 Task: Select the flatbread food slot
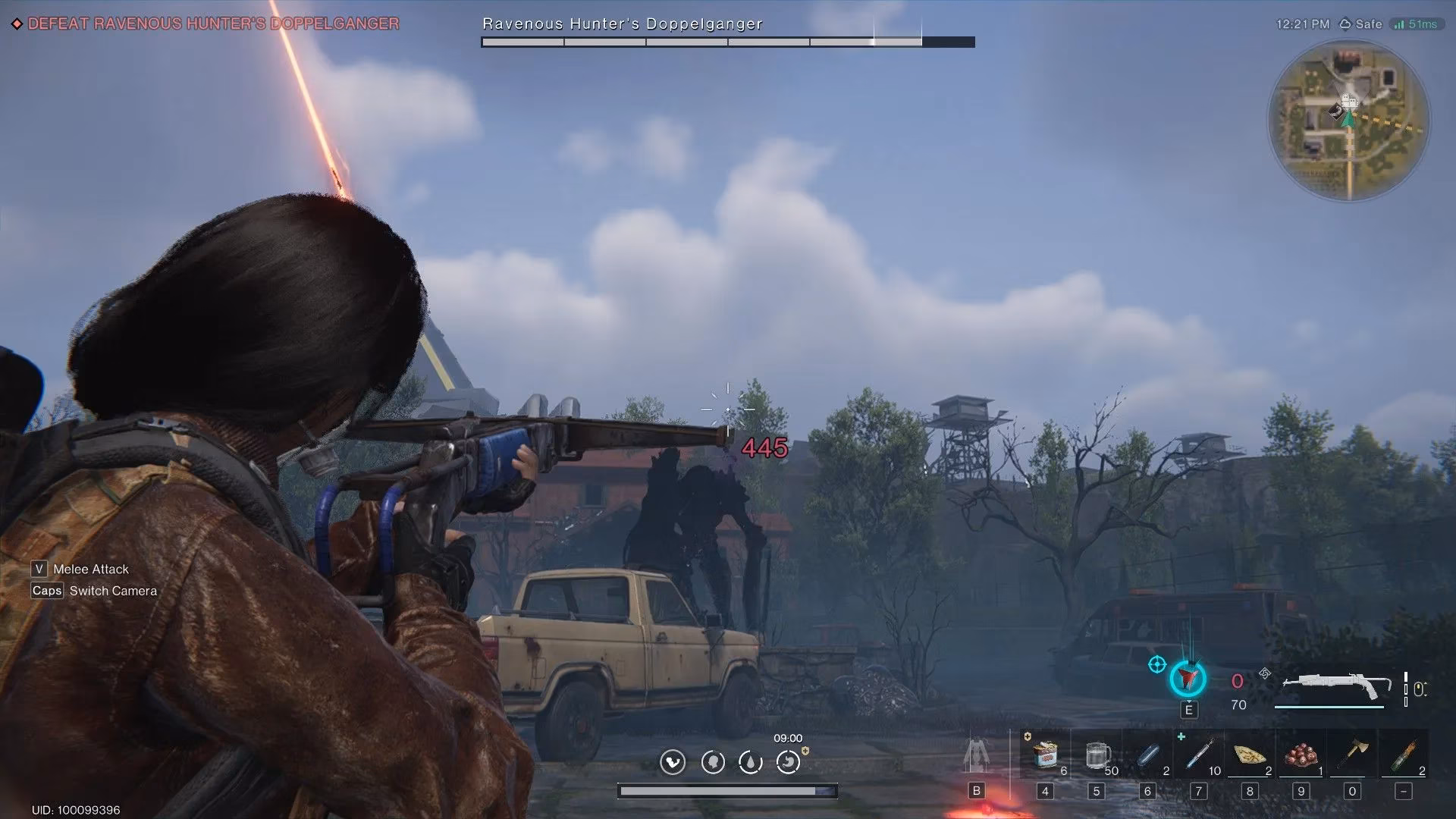click(x=1249, y=755)
